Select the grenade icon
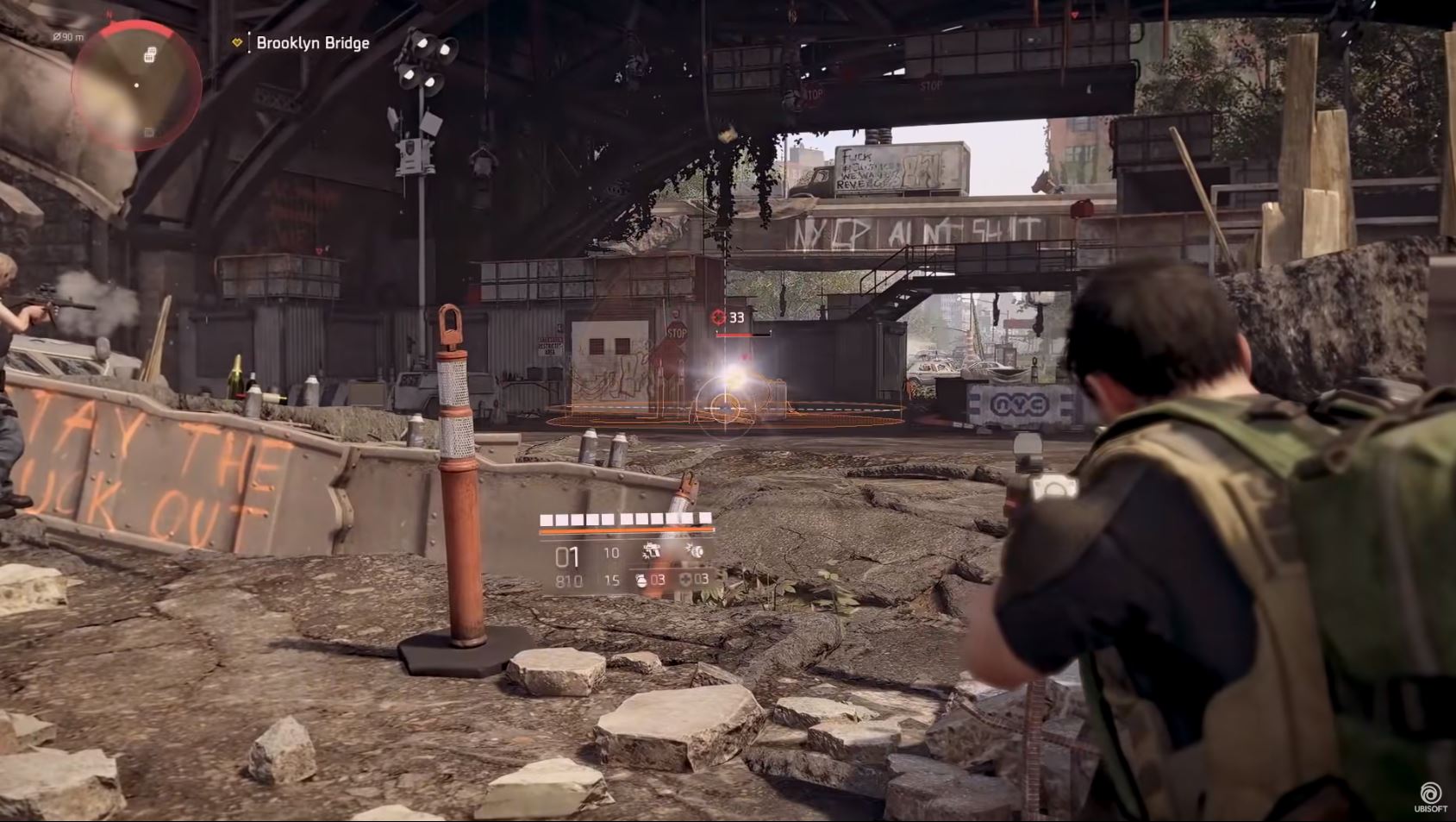This screenshot has height=822, width=1456. point(641,580)
